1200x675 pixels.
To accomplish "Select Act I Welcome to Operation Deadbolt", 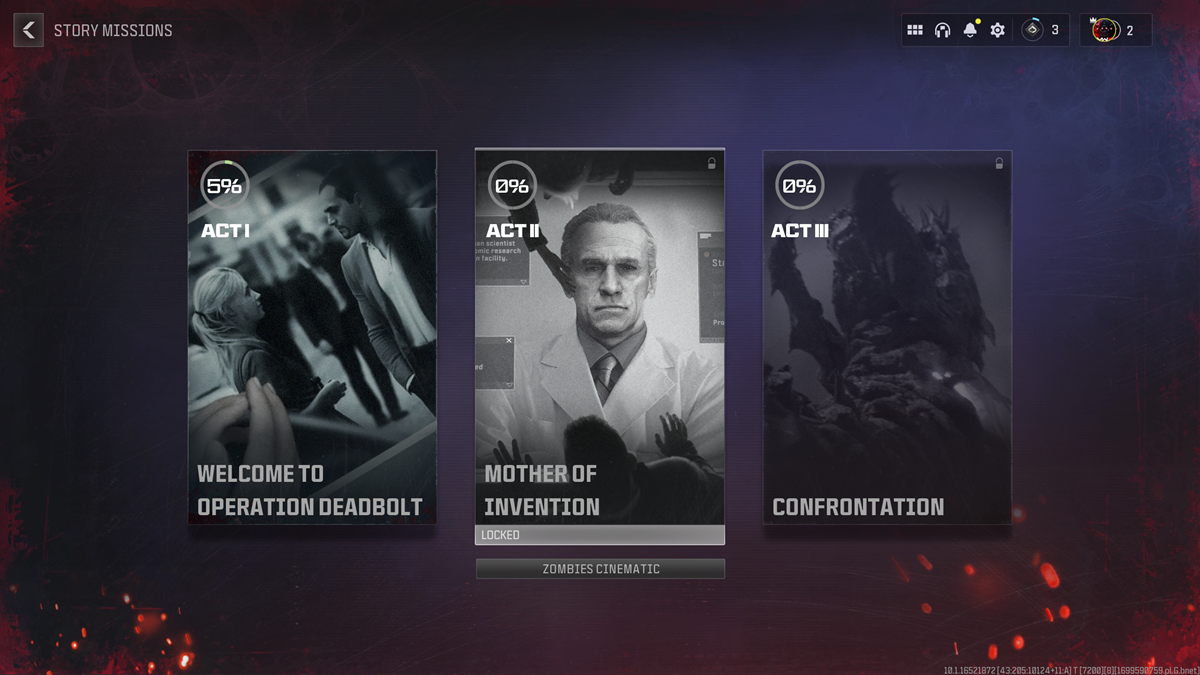I will (312, 337).
